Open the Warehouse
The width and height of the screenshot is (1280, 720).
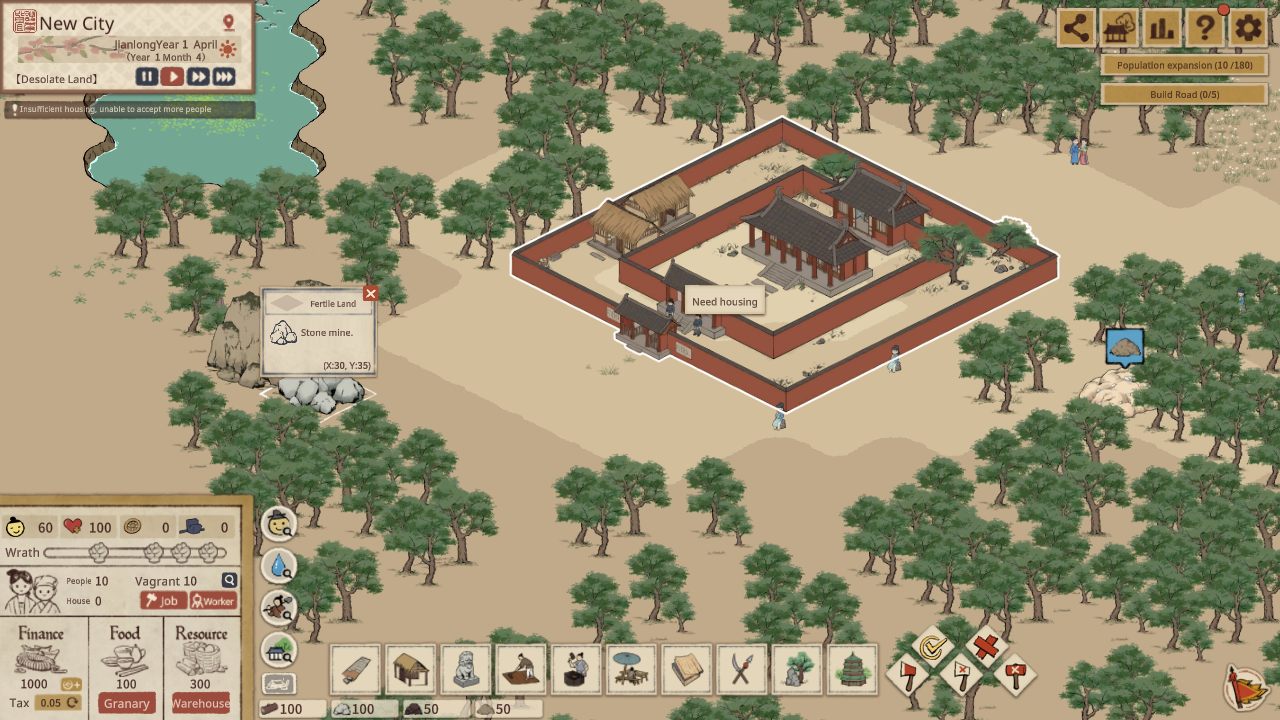200,703
